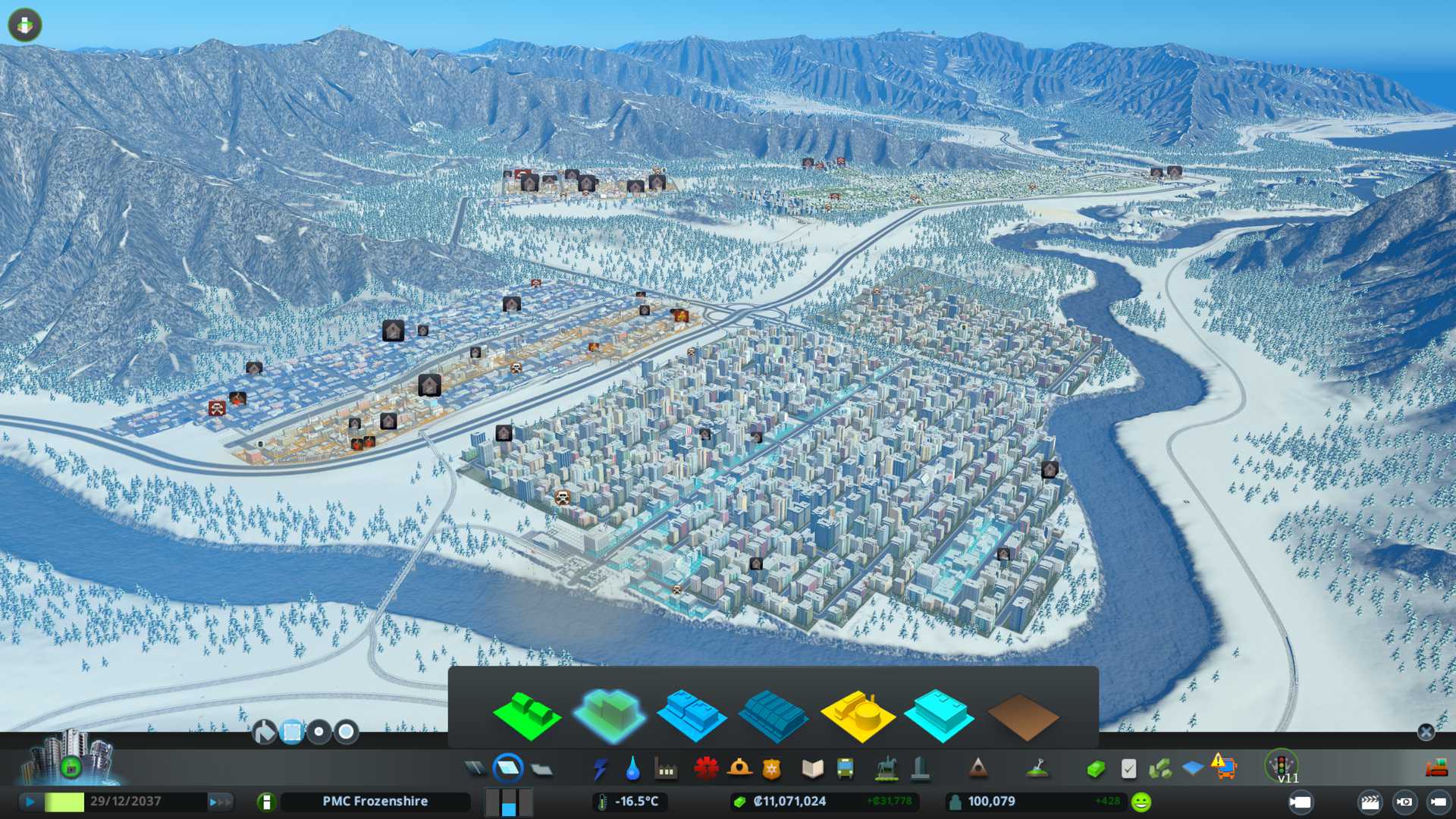Toggle the play/pause simulation button
Image resolution: width=1456 pixels, height=819 pixels.
(x=30, y=802)
